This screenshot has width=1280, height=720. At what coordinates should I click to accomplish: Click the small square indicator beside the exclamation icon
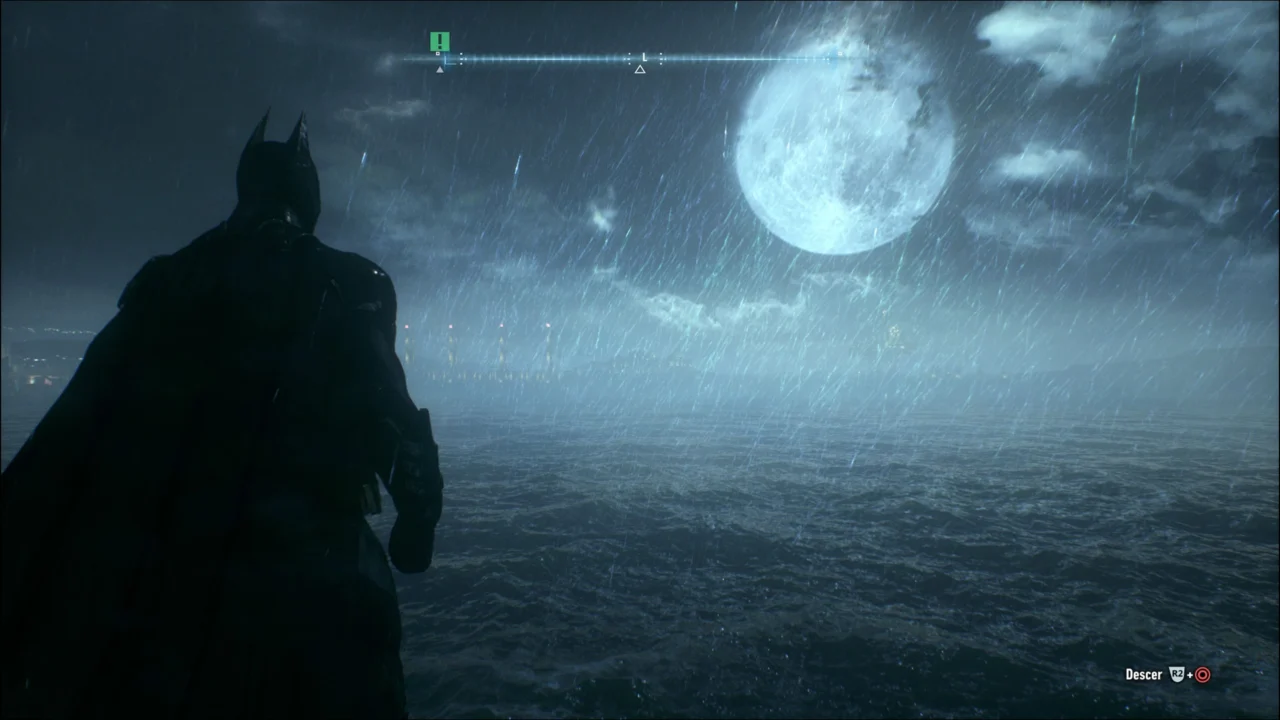click(x=437, y=53)
